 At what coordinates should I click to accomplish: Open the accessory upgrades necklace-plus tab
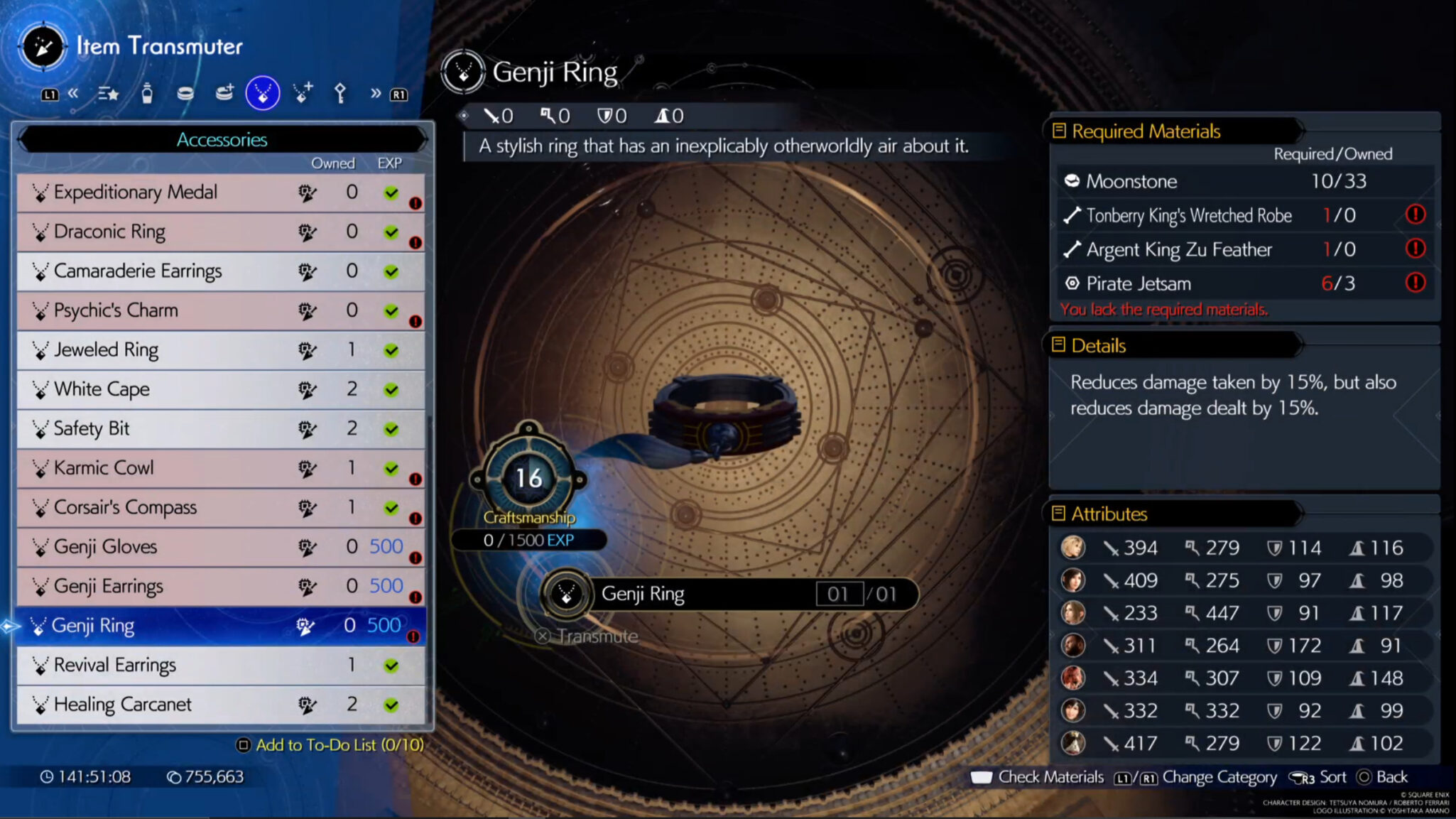(x=303, y=93)
